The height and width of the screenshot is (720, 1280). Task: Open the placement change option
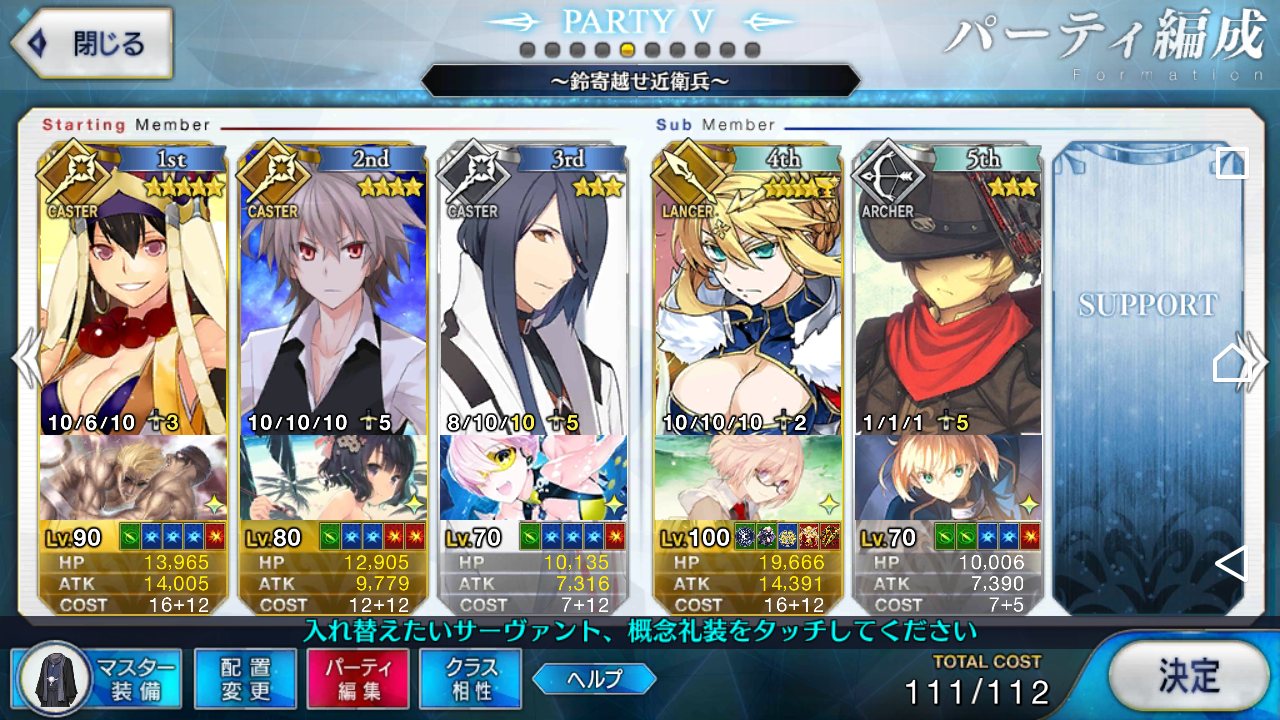pyautogui.click(x=245, y=679)
